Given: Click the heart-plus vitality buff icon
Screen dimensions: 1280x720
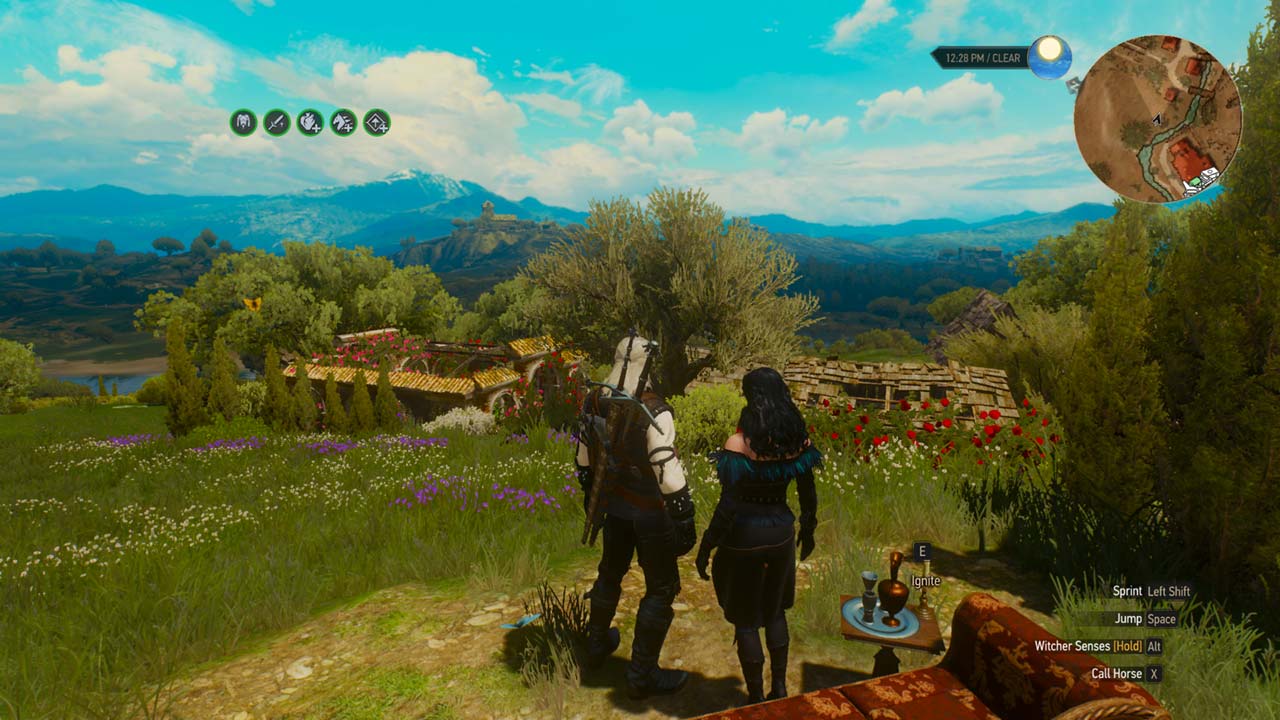Looking at the screenshot, I should click(310, 123).
